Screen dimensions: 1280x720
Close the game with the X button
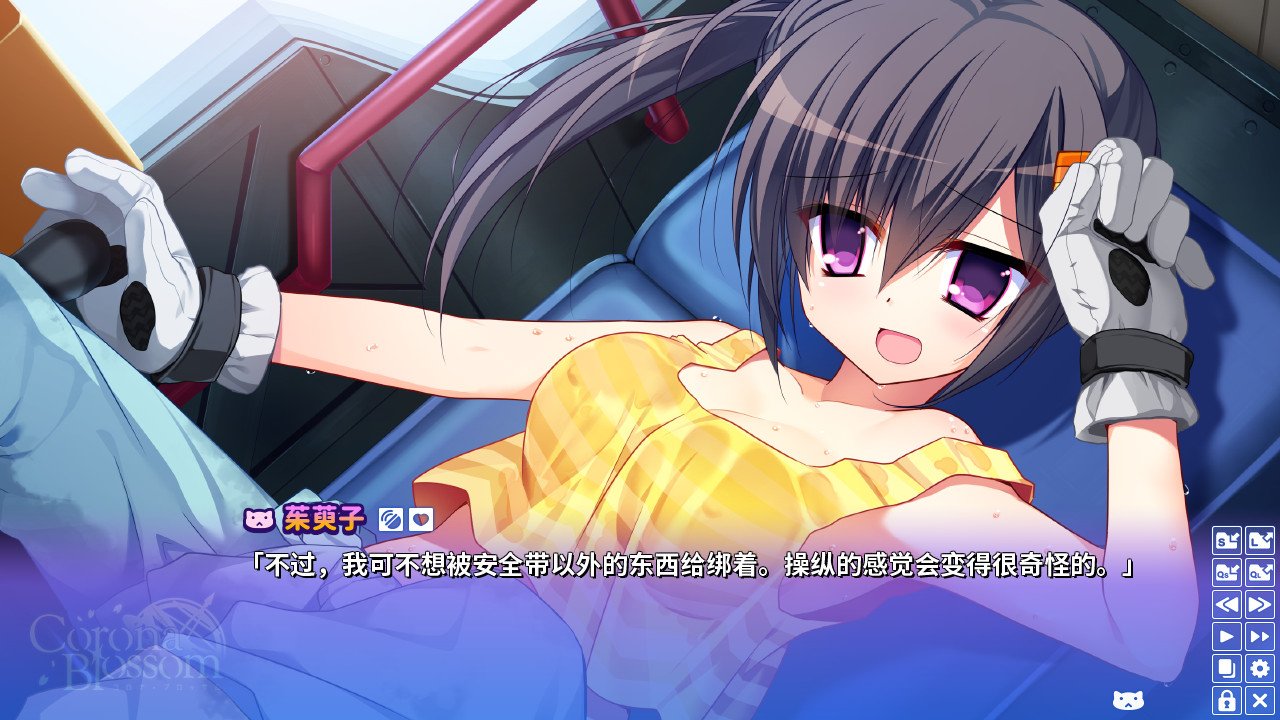[x=1260, y=698]
